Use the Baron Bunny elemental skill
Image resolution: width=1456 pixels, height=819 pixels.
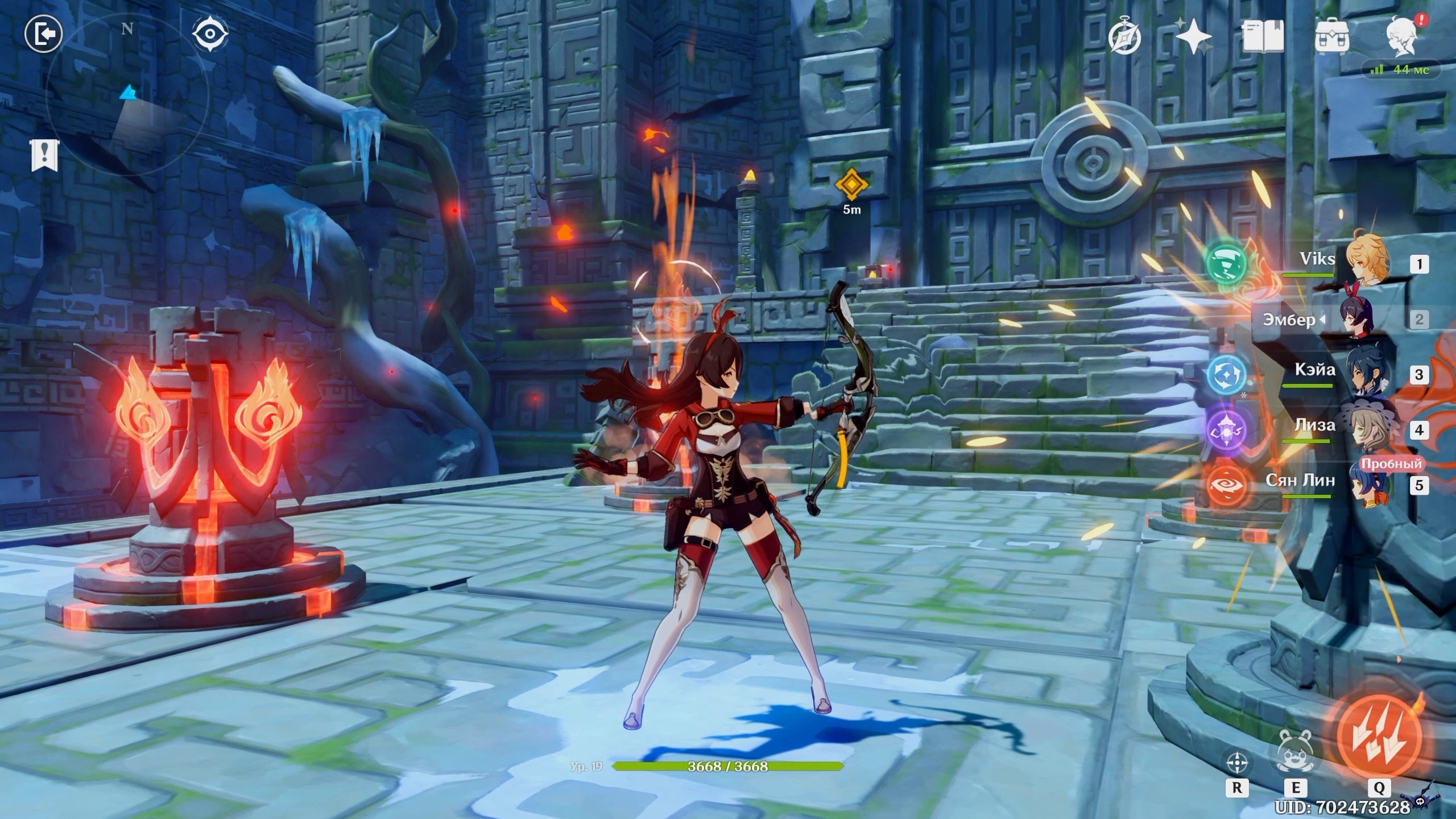(1294, 752)
